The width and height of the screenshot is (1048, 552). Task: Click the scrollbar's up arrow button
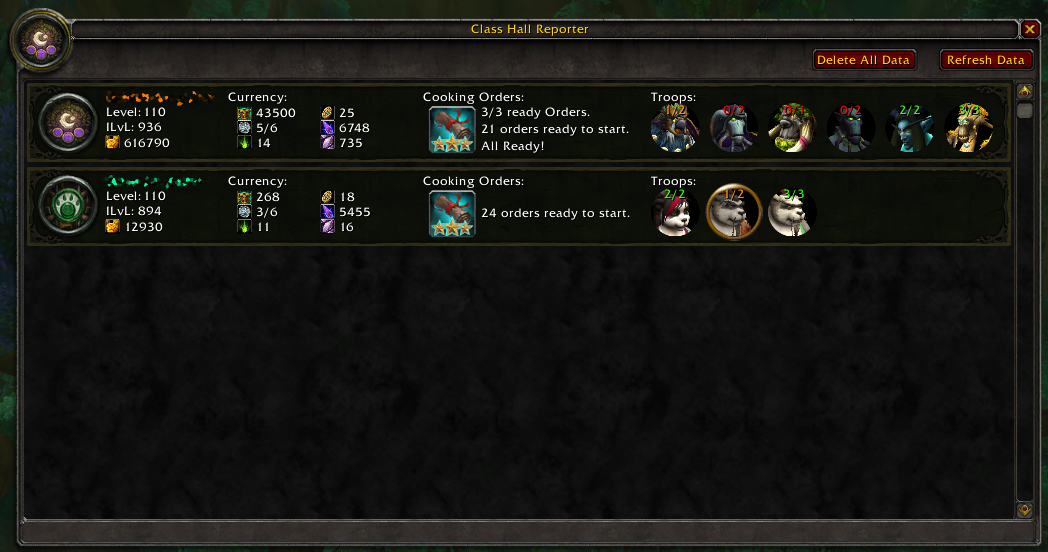tap(1024, 91)
